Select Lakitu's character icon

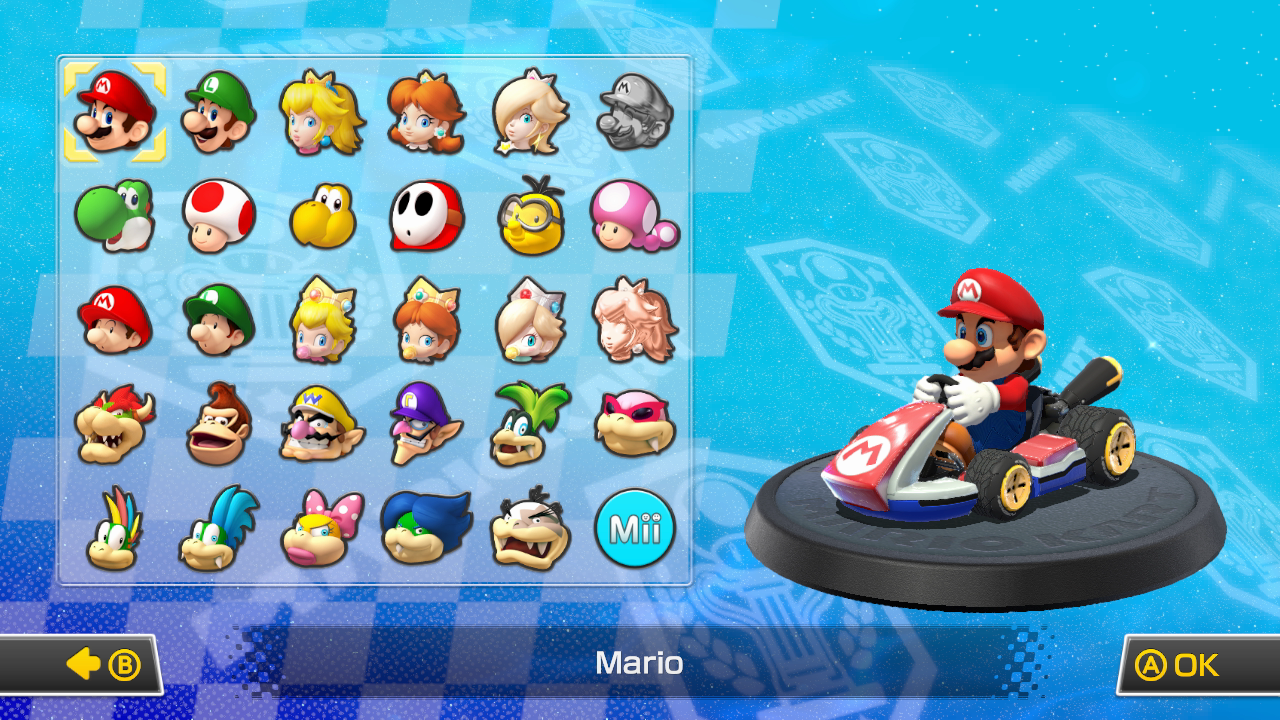(x=531, y=215)
